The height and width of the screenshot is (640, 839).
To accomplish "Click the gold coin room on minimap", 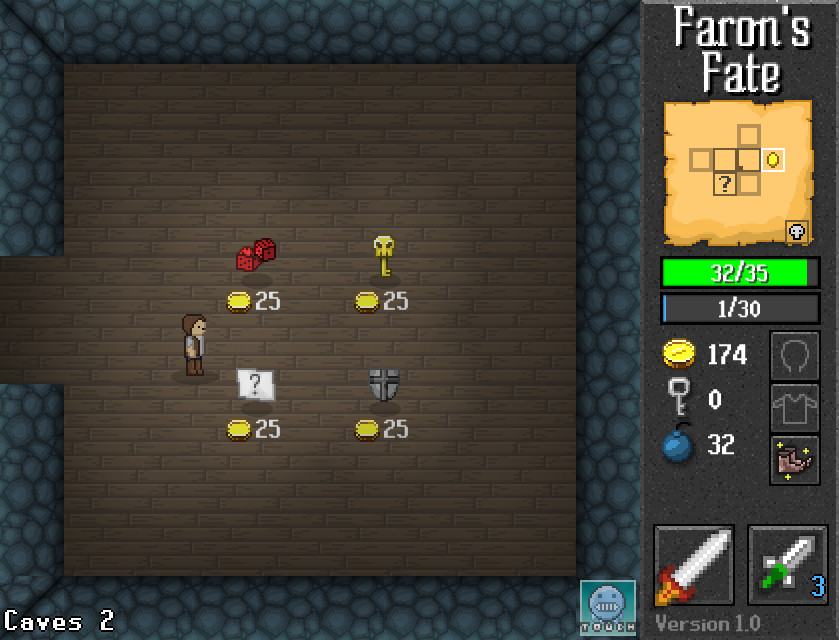I will pyautogui.click(x=772, y=159).
